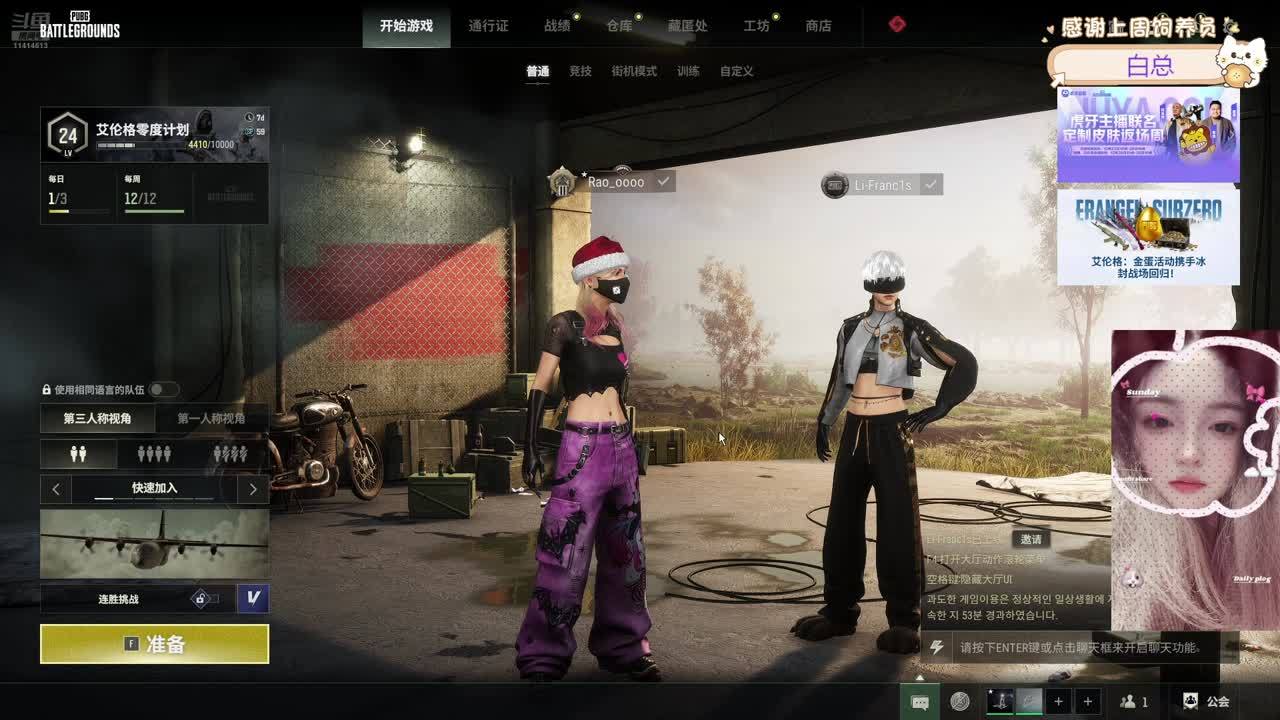Select 第一人称视角 first-person perspective
This screenshot has height=720, width=1280.
(x=211, y=418)
